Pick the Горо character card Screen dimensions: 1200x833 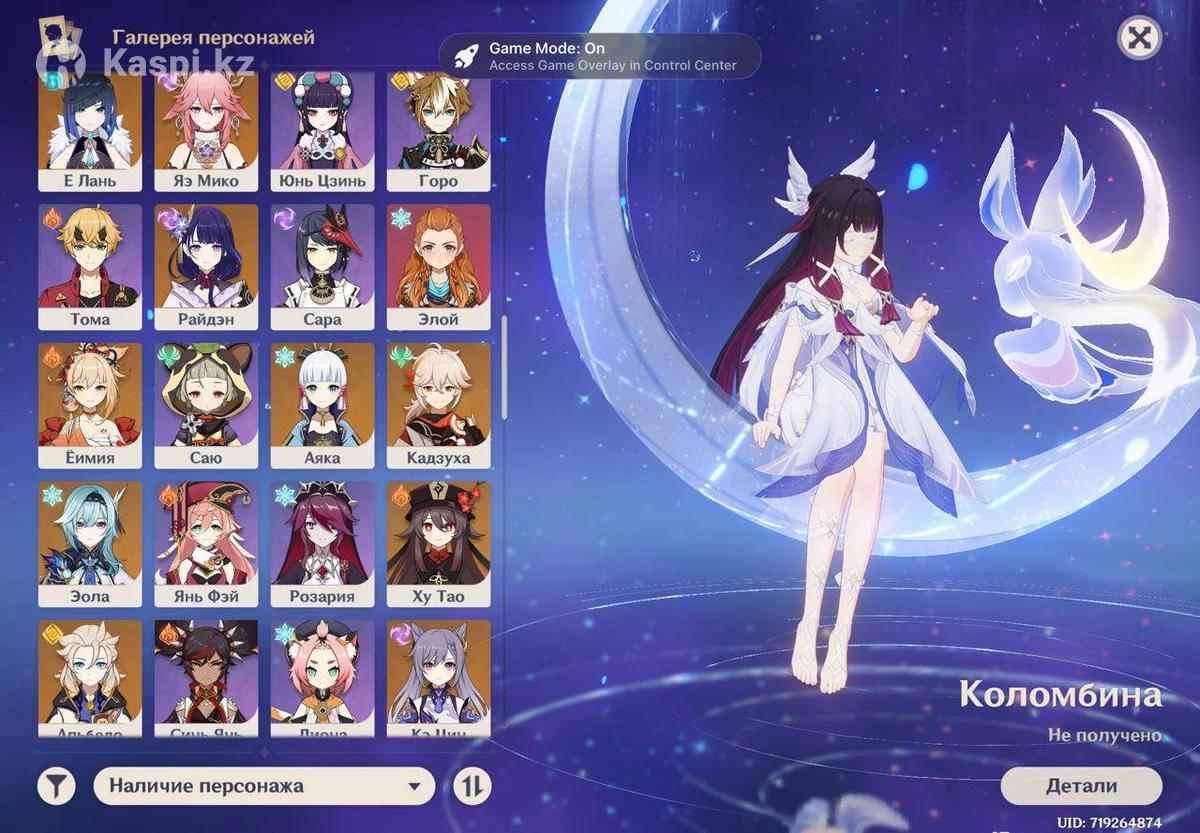438,130
